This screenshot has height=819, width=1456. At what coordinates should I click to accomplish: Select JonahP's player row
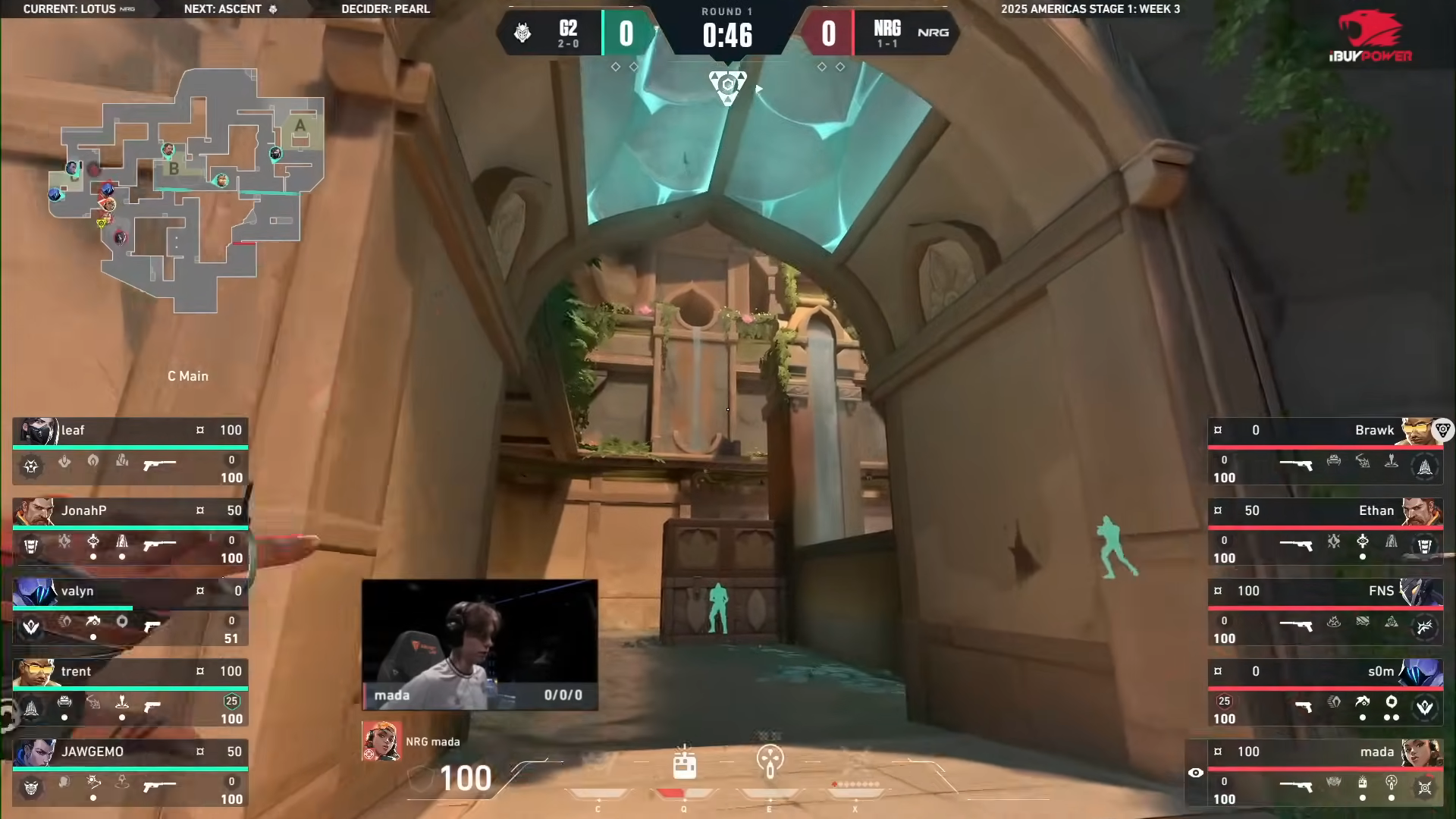pyautogui.click(x=130, y=532)
